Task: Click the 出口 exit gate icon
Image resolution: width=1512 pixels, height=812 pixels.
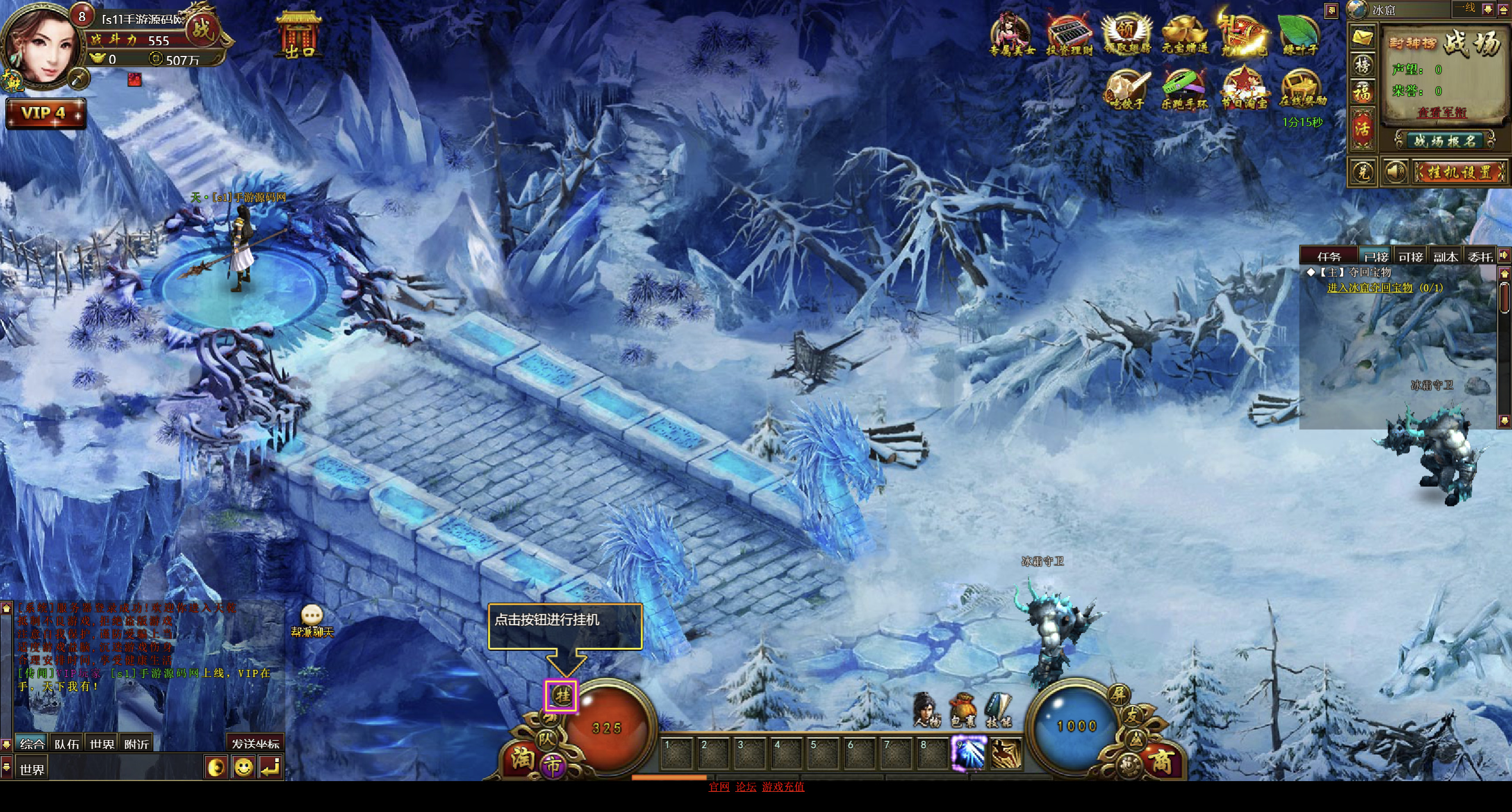Action: 299,34
